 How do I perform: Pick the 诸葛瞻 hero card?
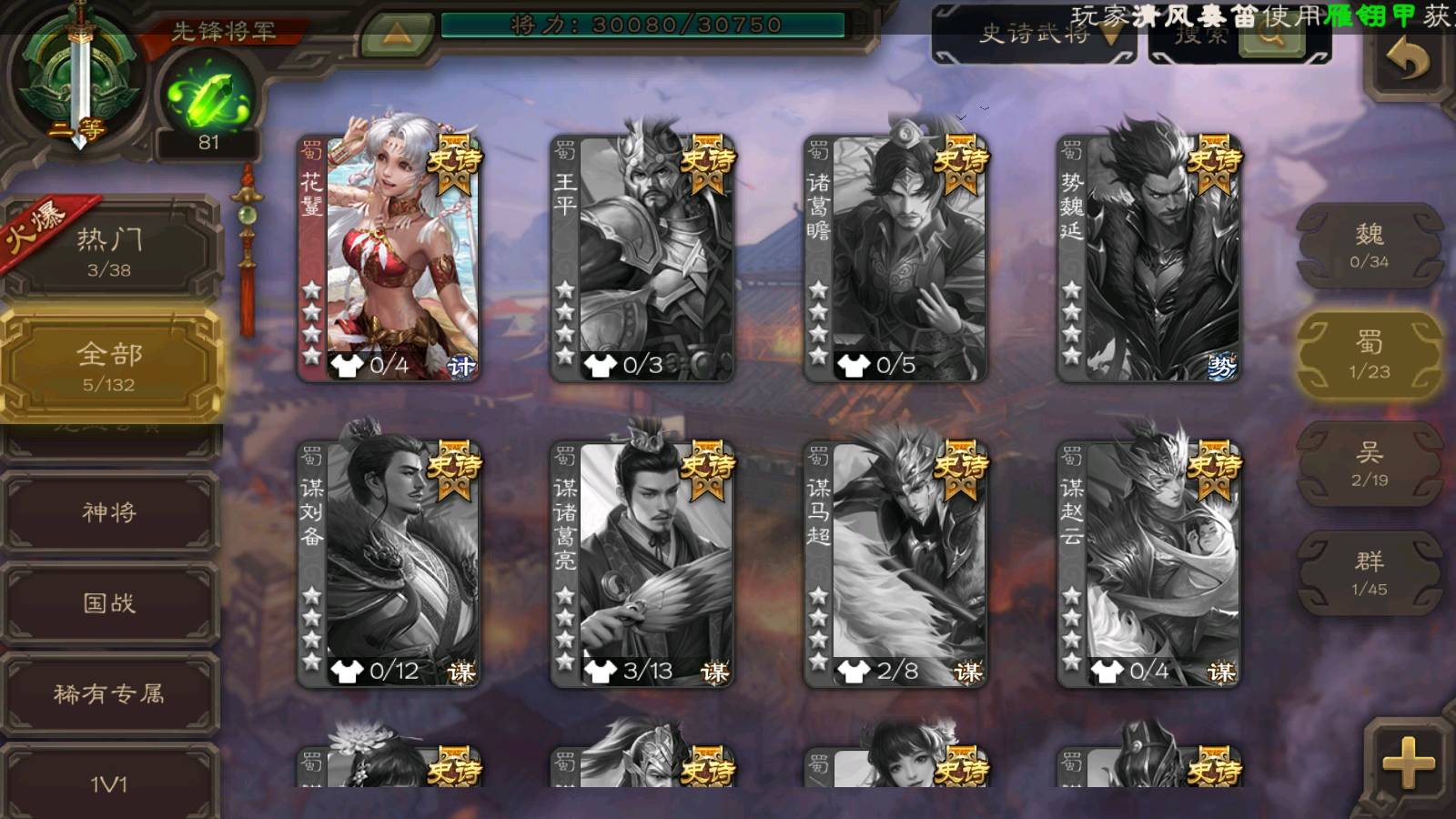(895, 258)
